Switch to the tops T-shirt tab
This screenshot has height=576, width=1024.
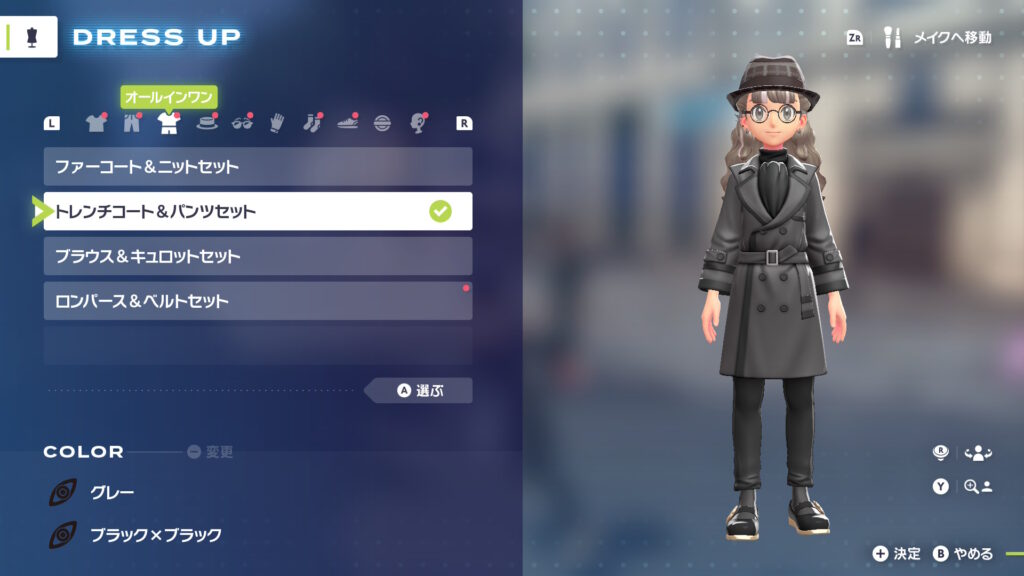click(x=96, y=123)
